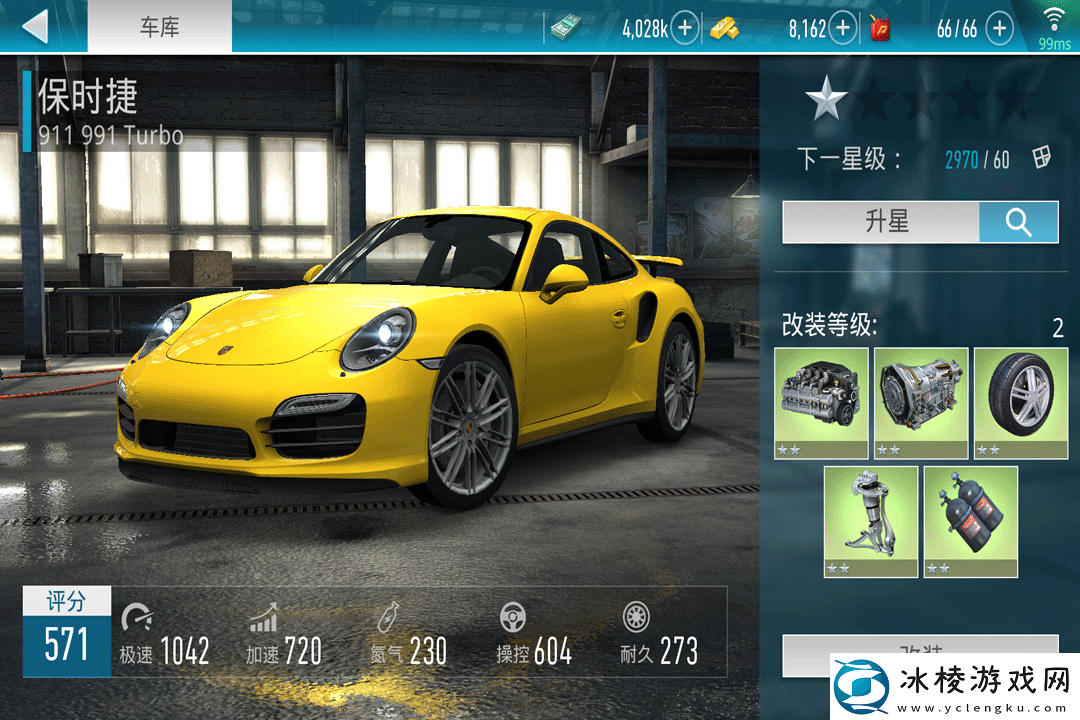Select the gearbox upgrade part
This screenshot has width=1080, height=720.
click(x=921, y=402)
